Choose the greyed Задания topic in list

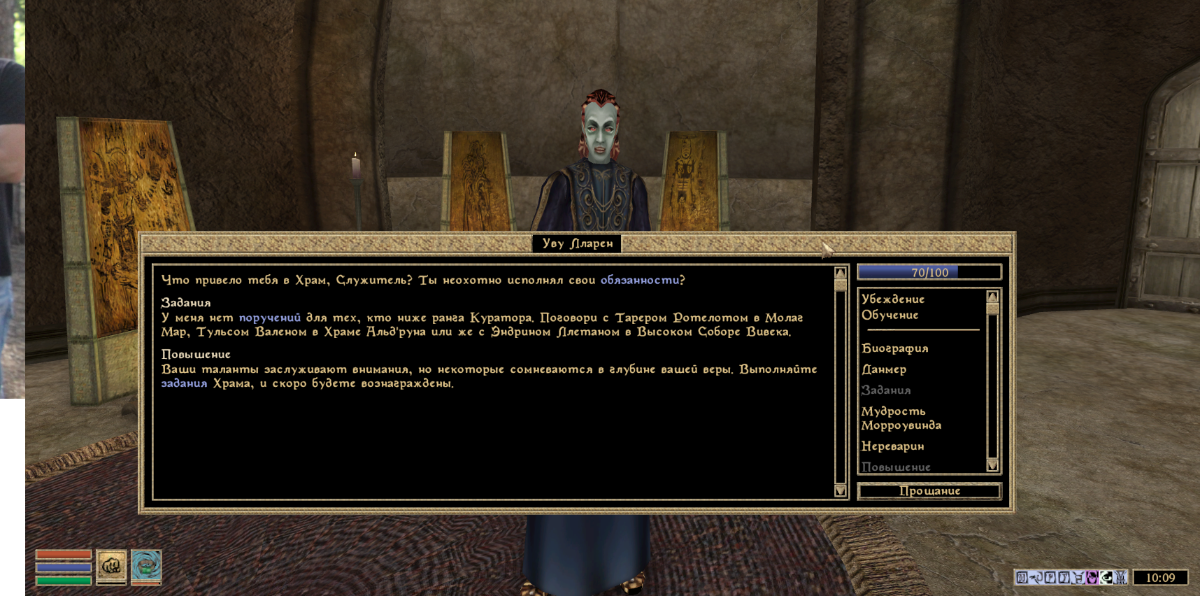(886, 390)
